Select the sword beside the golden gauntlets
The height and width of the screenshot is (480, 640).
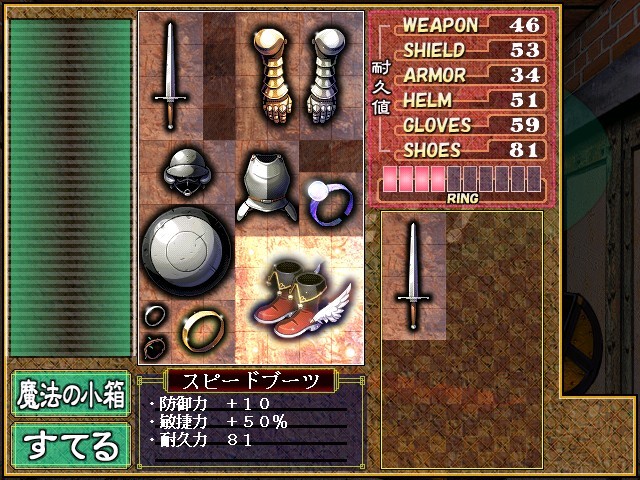click(171, 75)
